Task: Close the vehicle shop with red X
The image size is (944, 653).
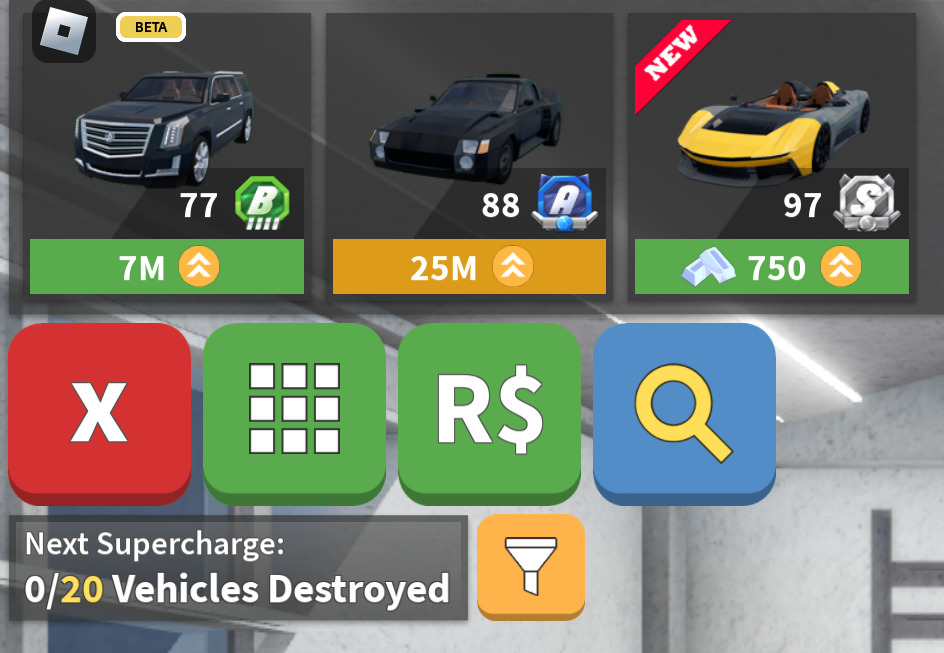Action: [99, 410]
